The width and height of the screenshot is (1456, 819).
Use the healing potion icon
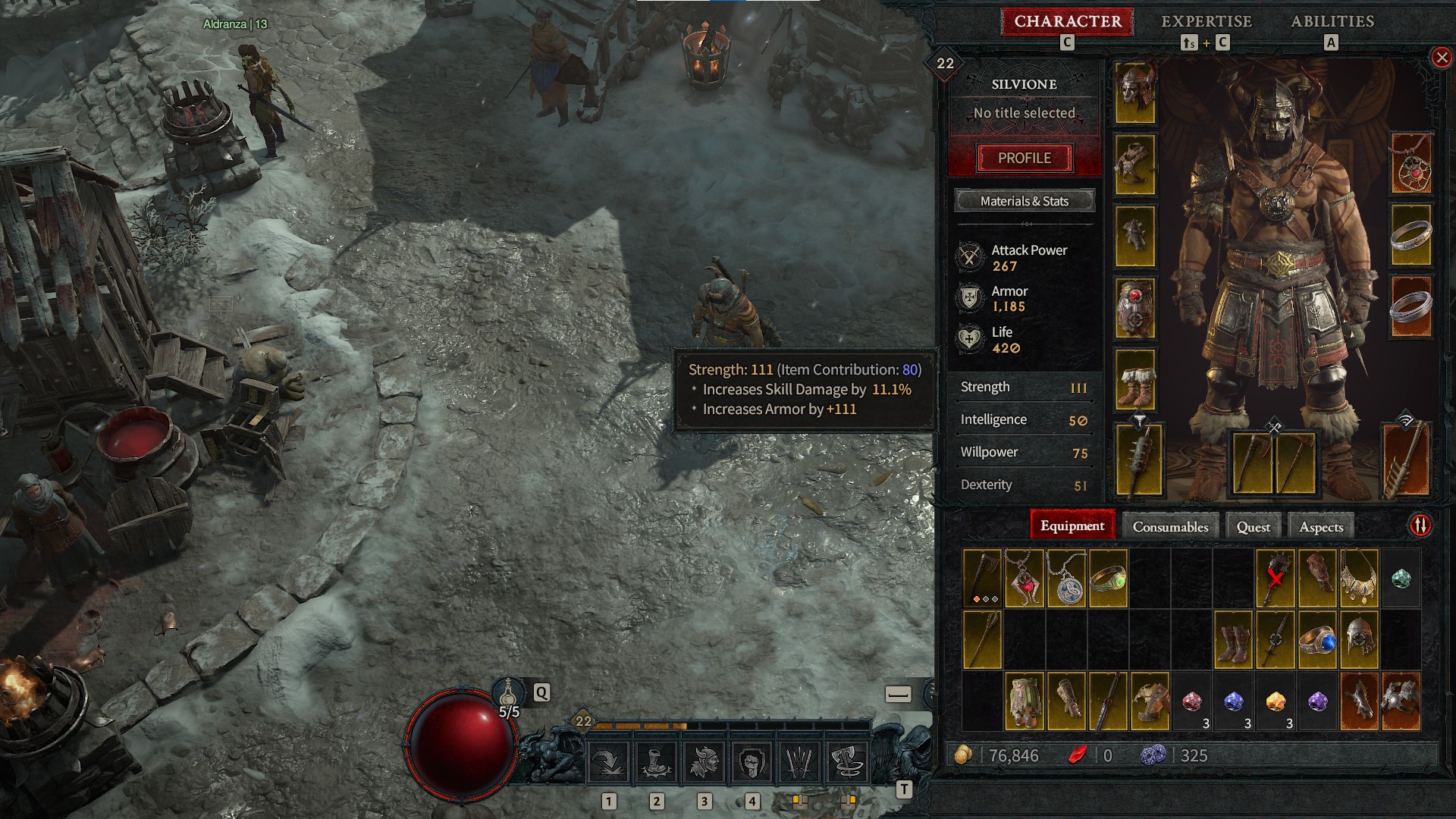508,693
